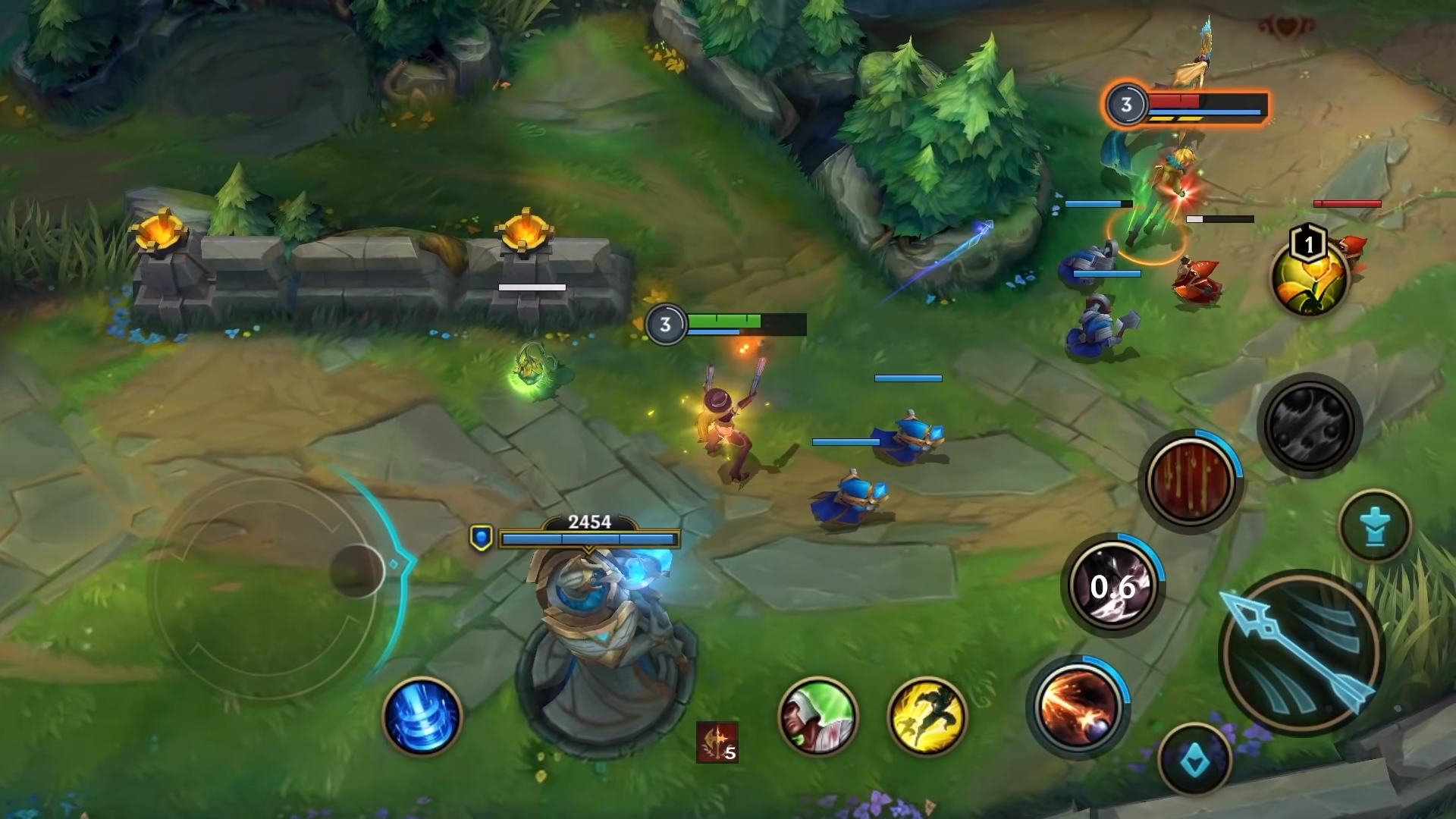Tap the target-minion diamond button
This screenshot has height=819, width=1456.
click(x=1194, y=759)
